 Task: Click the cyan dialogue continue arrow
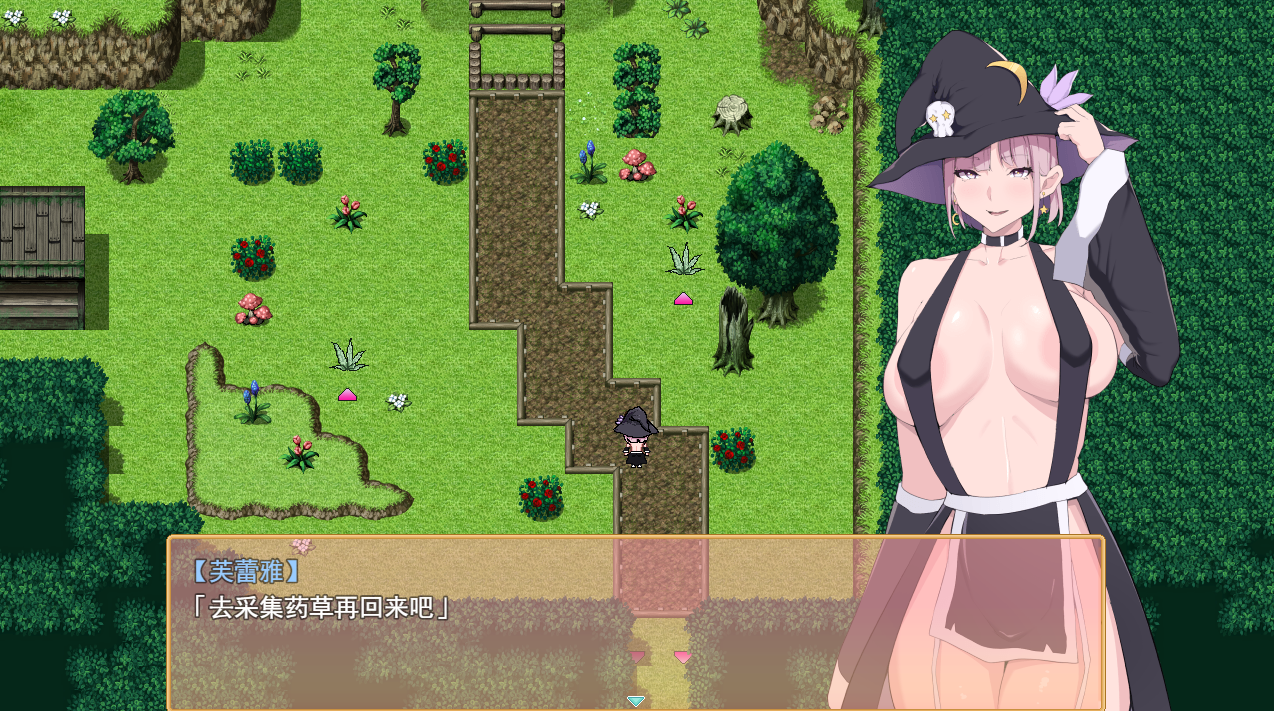pos(635,701)
